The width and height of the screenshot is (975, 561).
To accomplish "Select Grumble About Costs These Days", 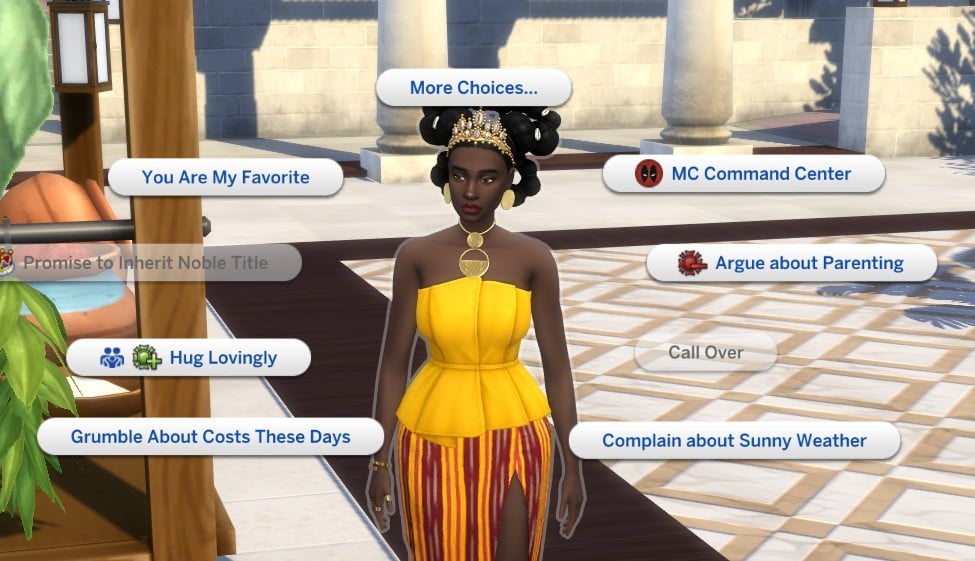I will point(210,437).
